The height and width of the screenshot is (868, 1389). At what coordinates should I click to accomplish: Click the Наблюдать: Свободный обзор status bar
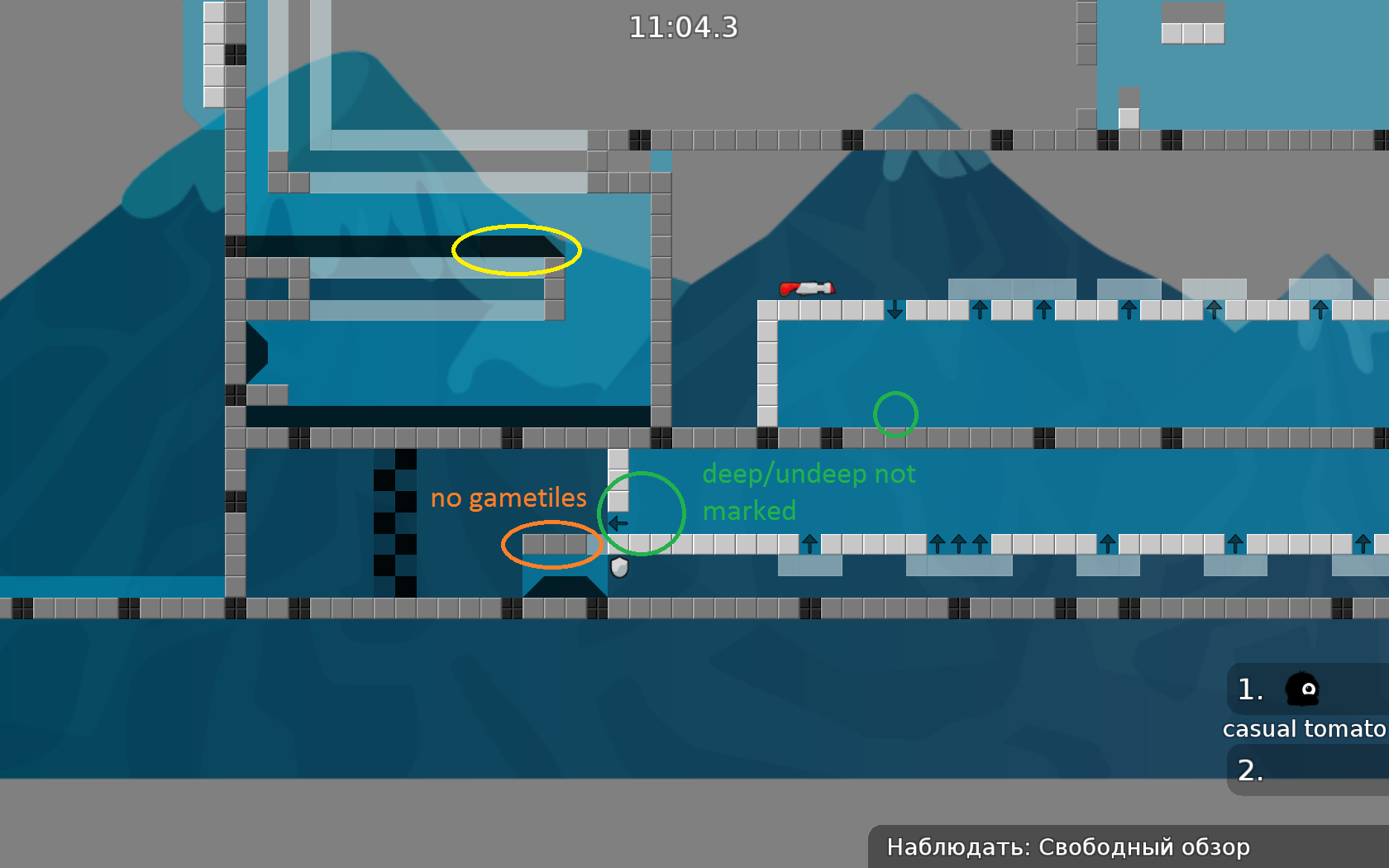[x=1068, y=847]
